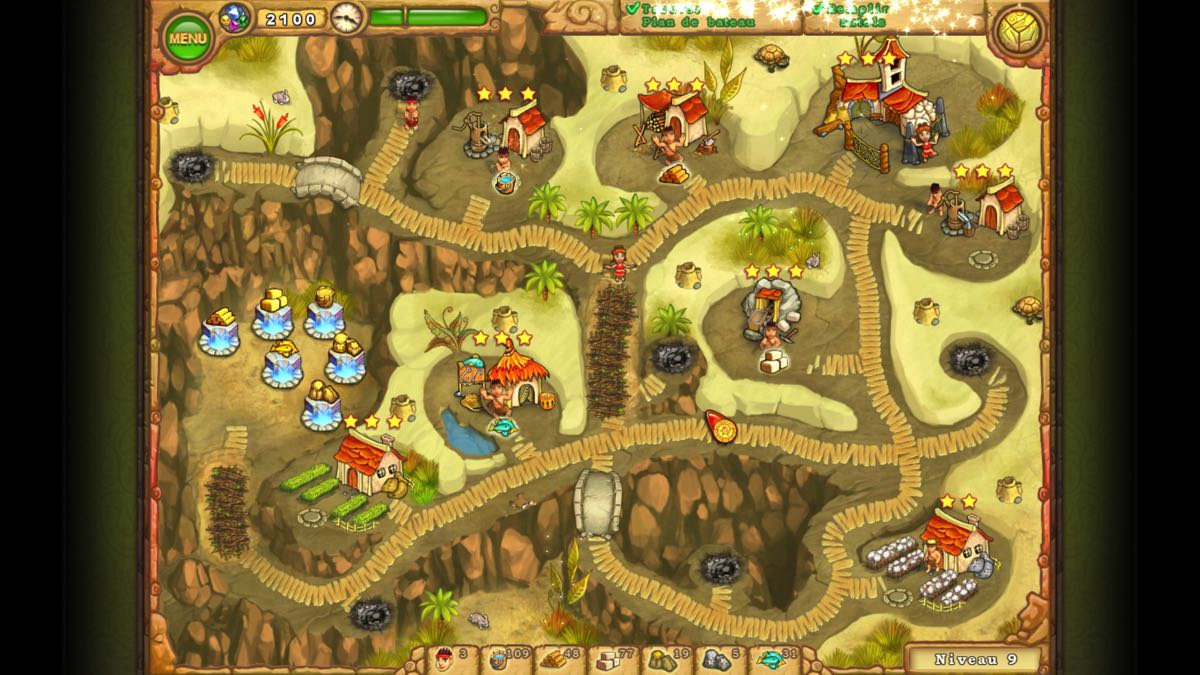Collect the wood logs bubble
Screen dimensions: 1200x675
click(x=673, y=173)
